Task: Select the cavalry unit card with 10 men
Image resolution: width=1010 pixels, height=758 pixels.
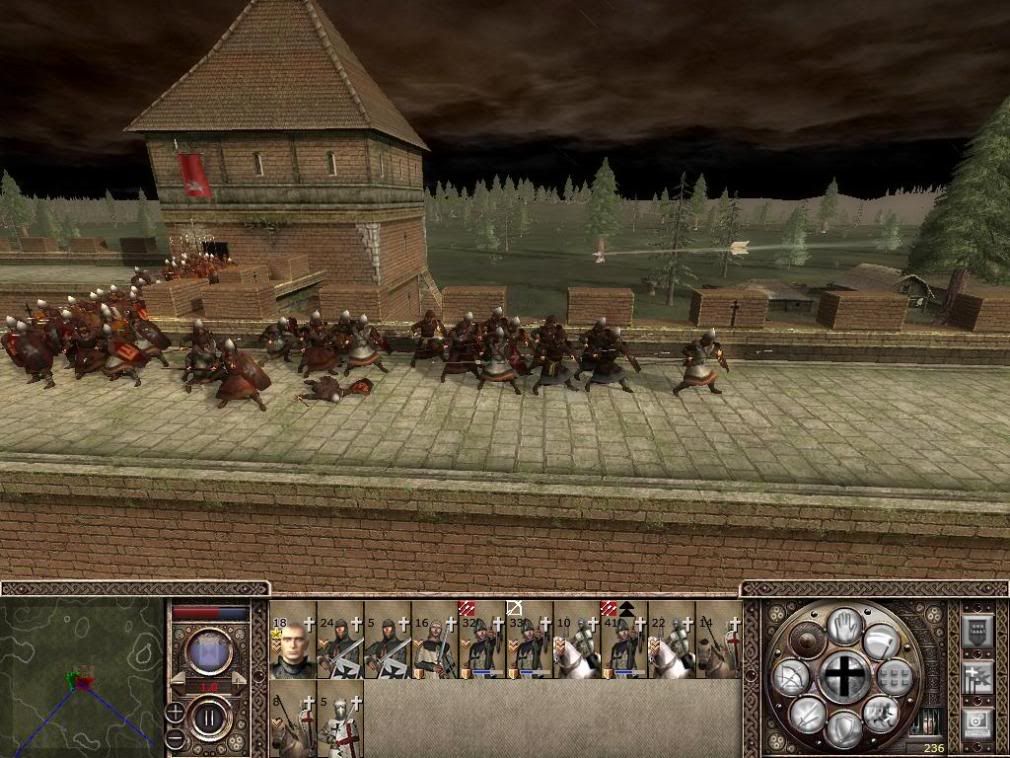Action: point(577,640)
